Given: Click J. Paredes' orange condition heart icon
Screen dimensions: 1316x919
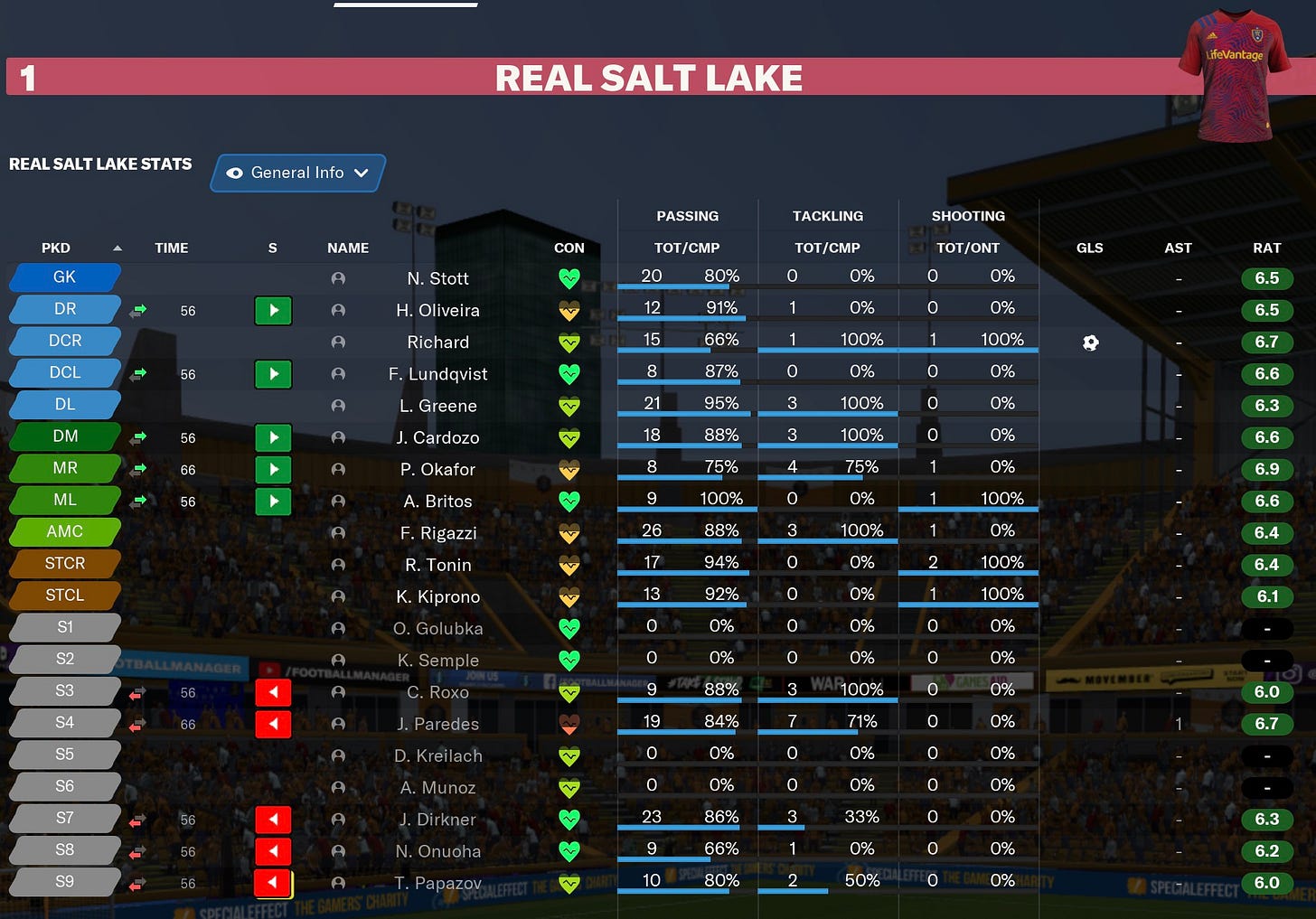Looking at the screenshot, I should pos(569,724).
